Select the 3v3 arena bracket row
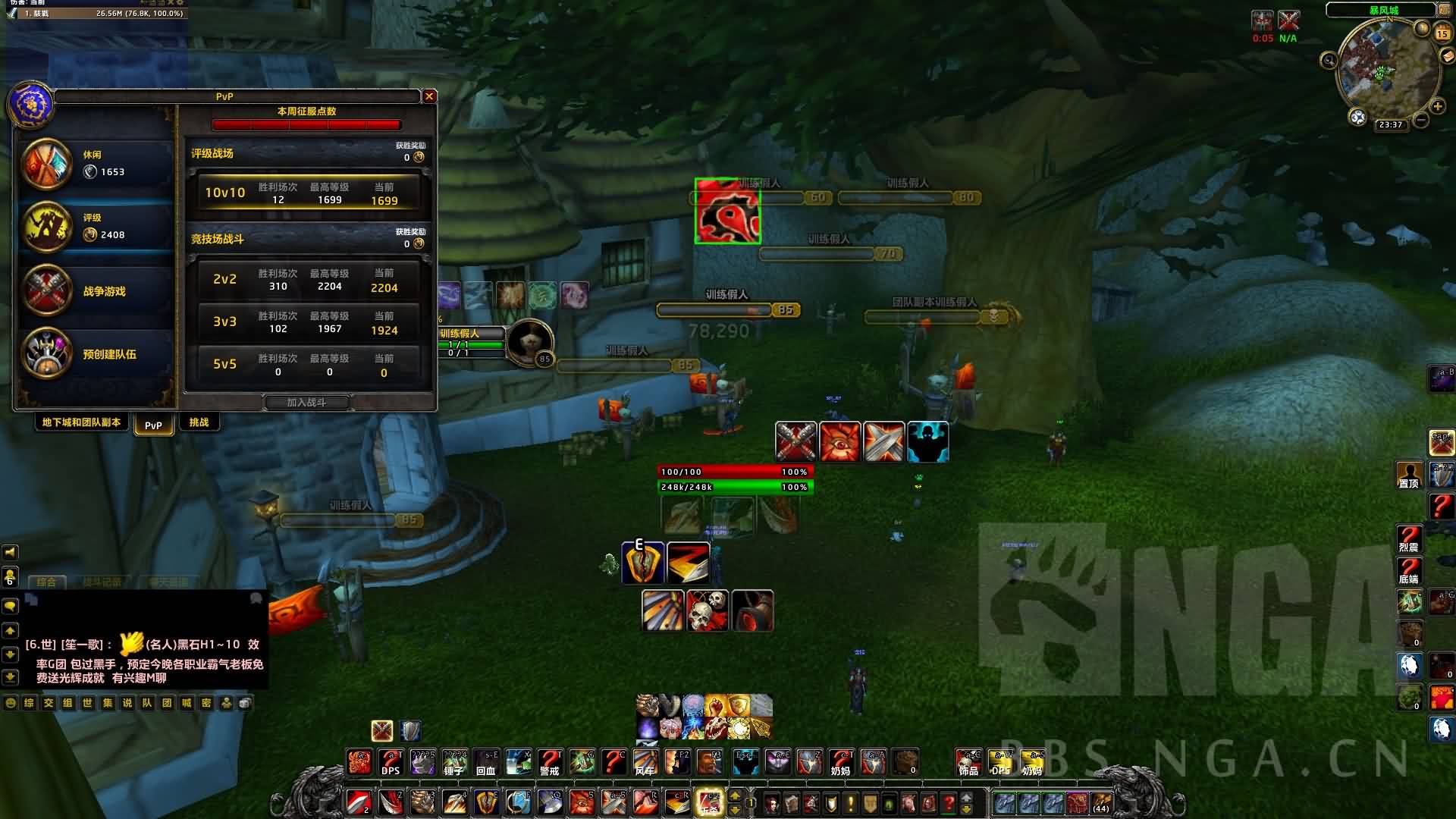 coord(308,322)
